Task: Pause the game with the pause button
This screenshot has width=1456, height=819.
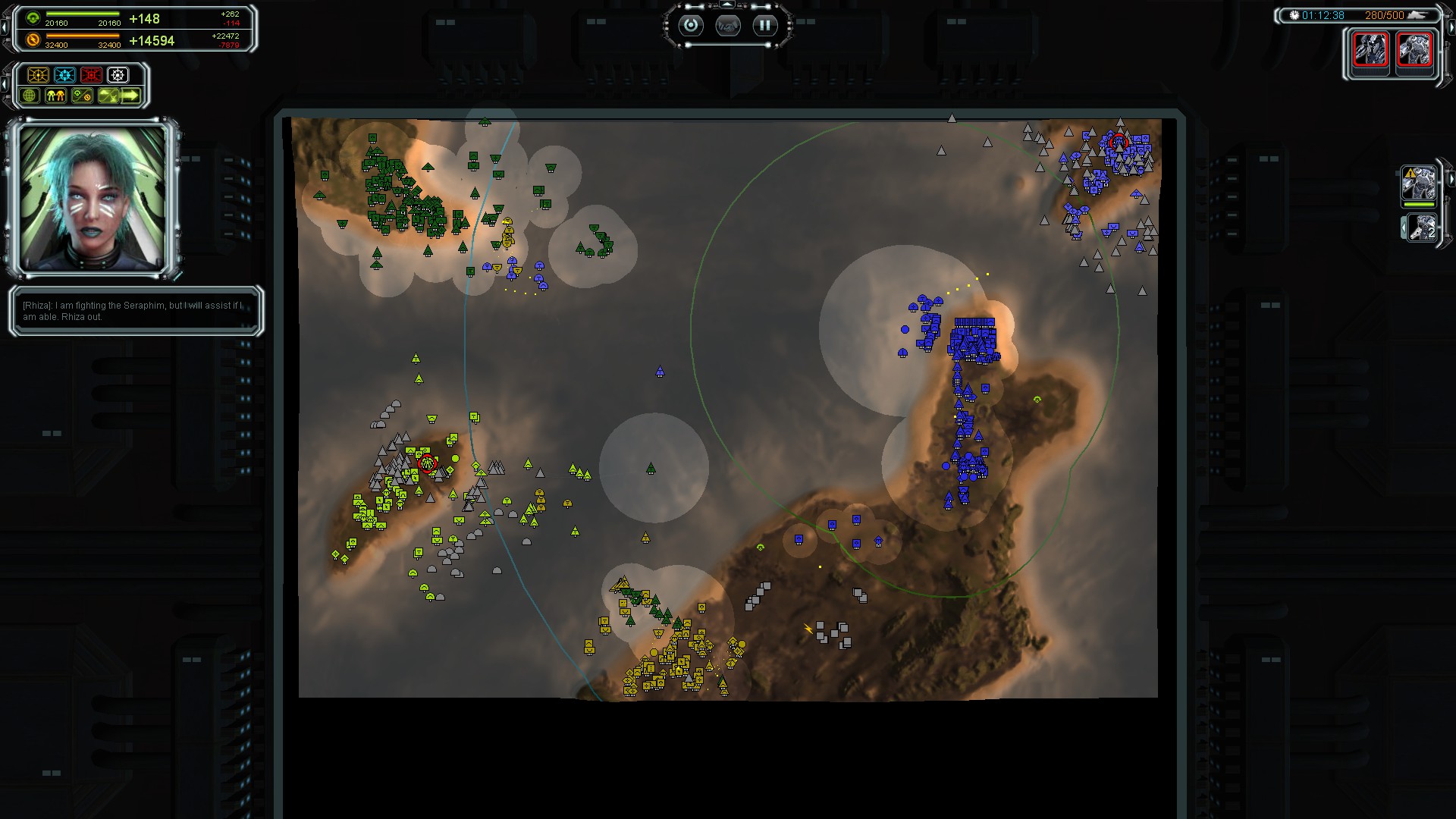Action: (x=764, y=26)
